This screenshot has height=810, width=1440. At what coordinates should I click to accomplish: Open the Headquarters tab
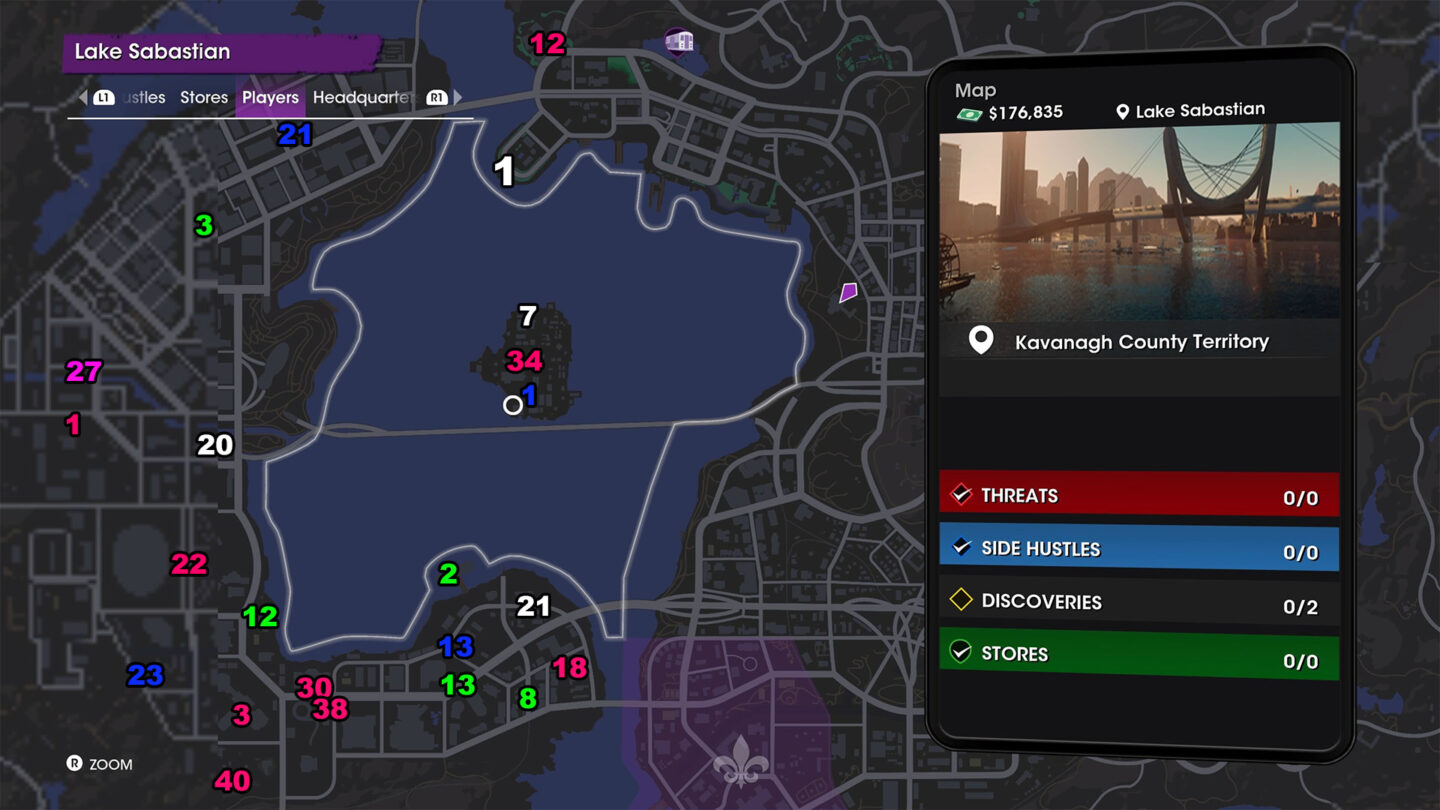tap(366, 97)
